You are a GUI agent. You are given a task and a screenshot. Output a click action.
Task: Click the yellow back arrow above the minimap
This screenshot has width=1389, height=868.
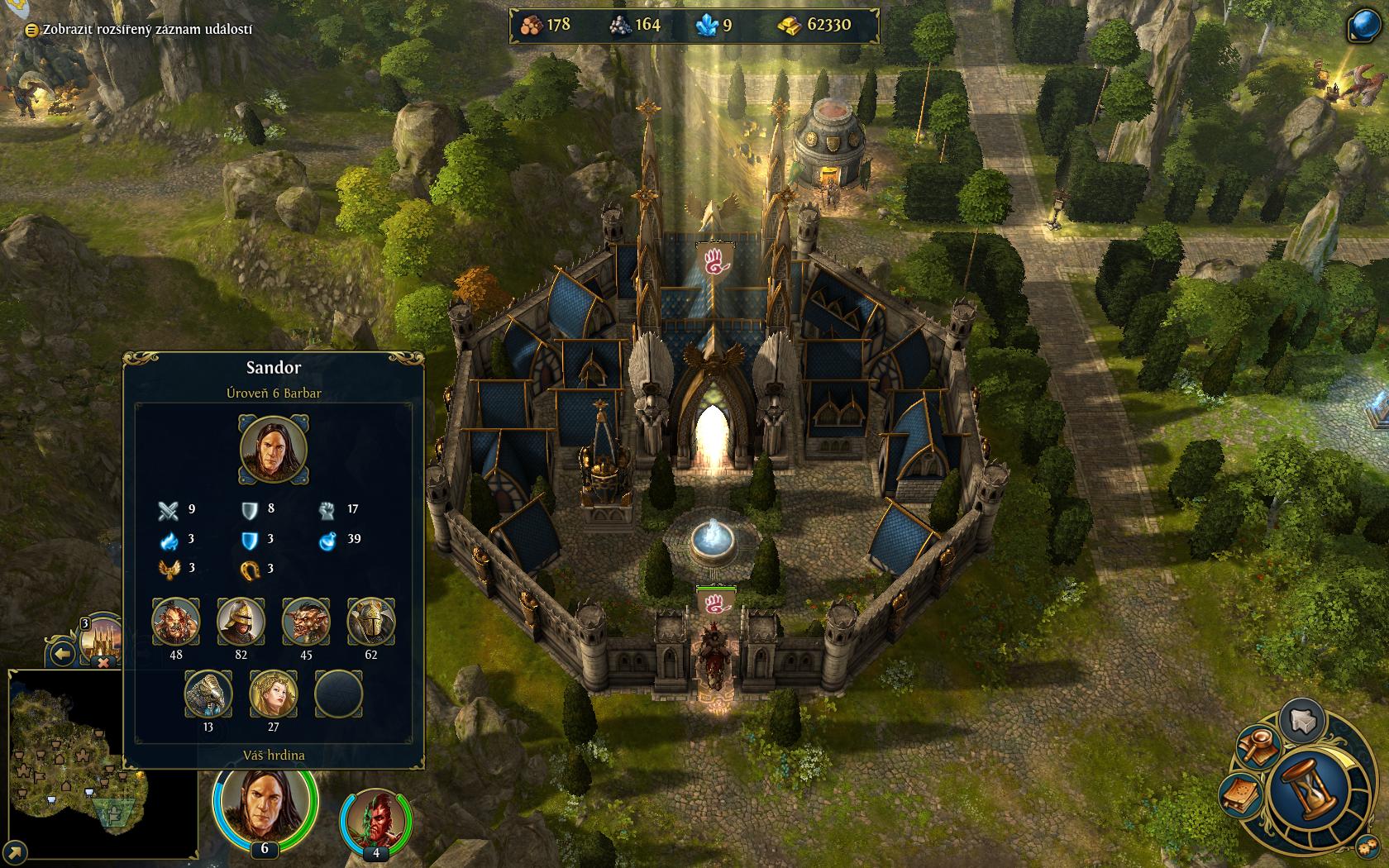coord(63,656)
